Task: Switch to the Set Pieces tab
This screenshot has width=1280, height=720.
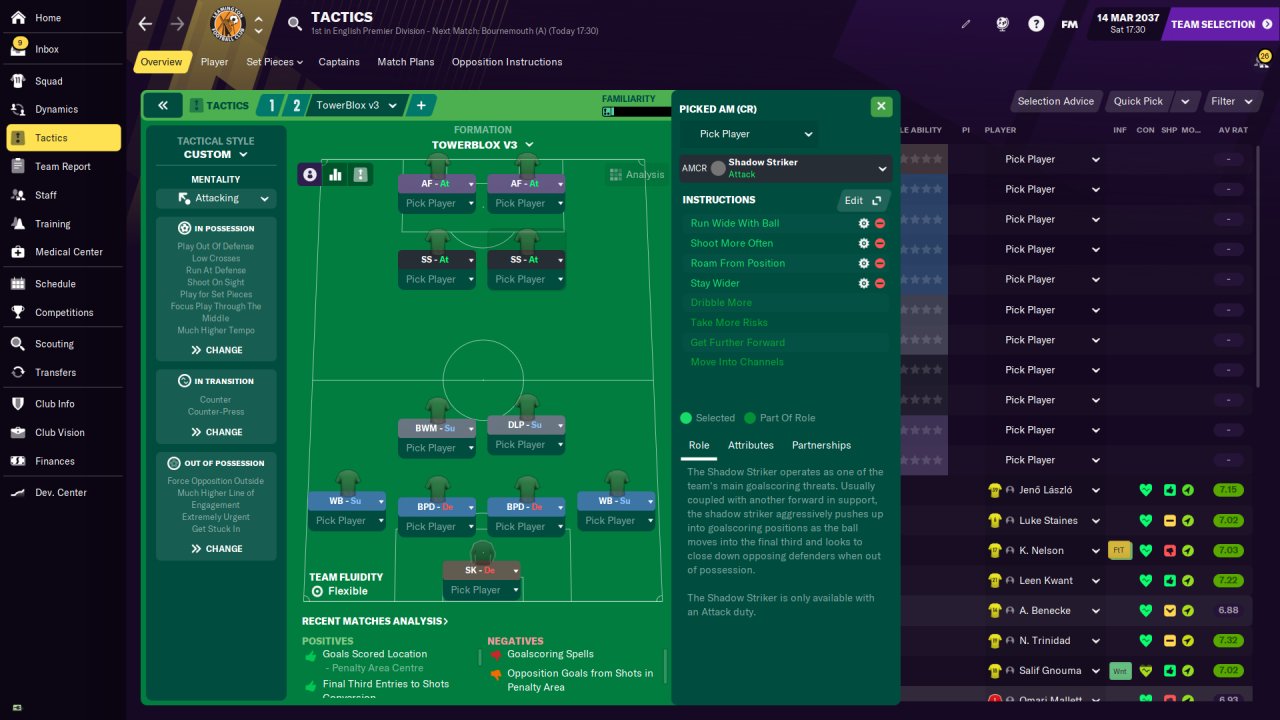Action: point(271,62)
